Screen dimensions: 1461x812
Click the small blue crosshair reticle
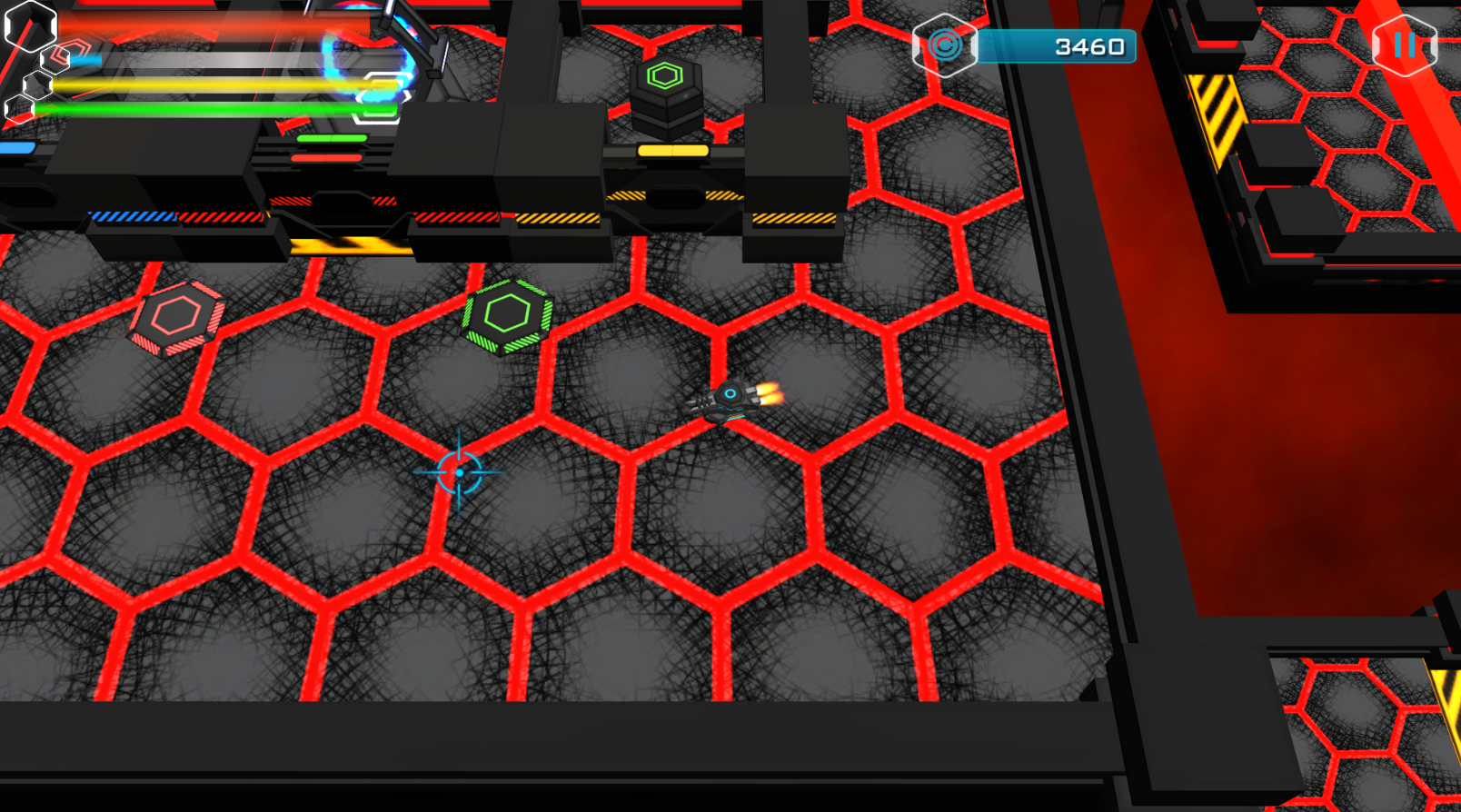[x=460, y=473]
